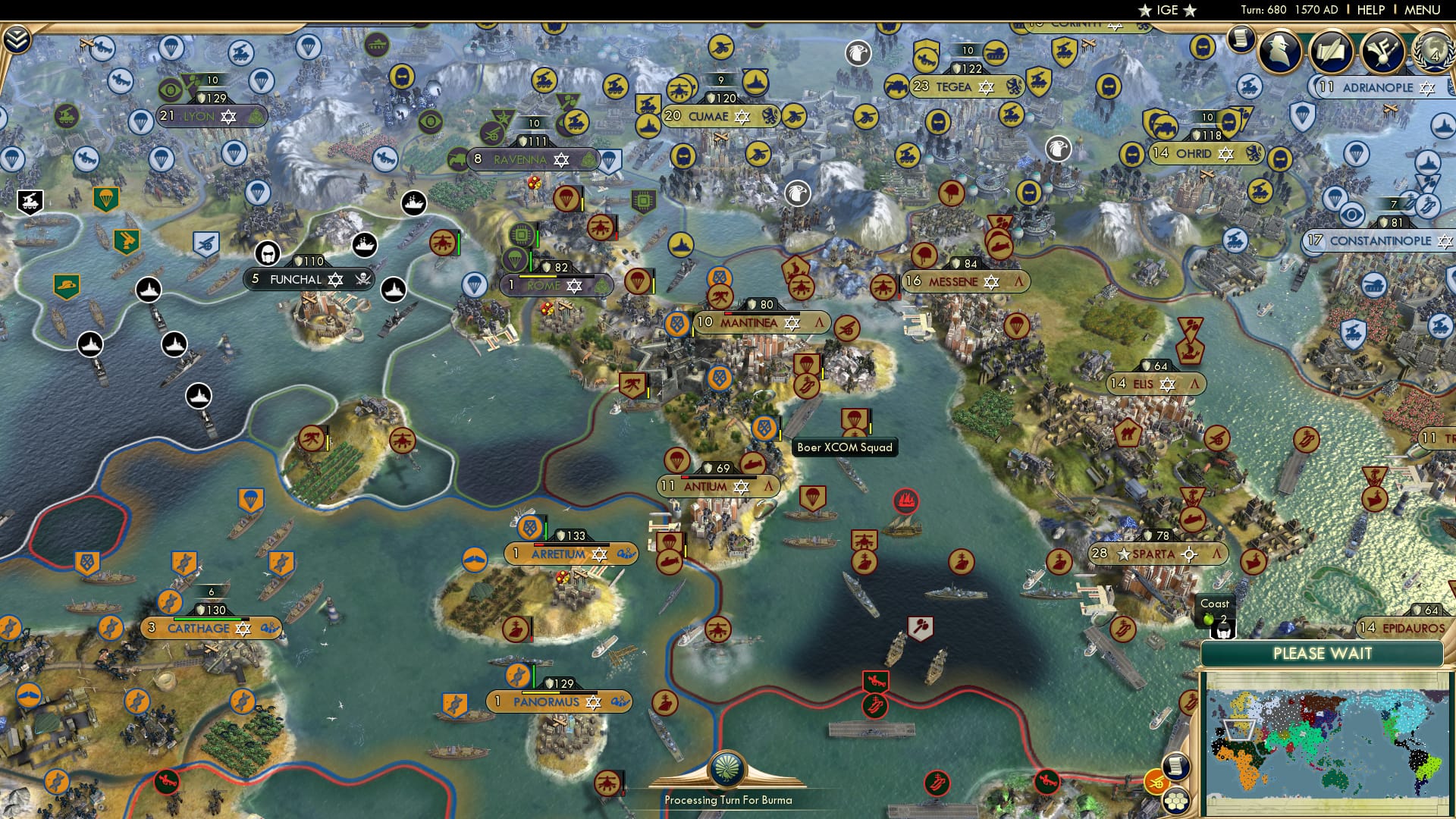Viewport: 1456px width, 819px height.
Task: Open the MENU from the top bar
Action: [1424, 10]
